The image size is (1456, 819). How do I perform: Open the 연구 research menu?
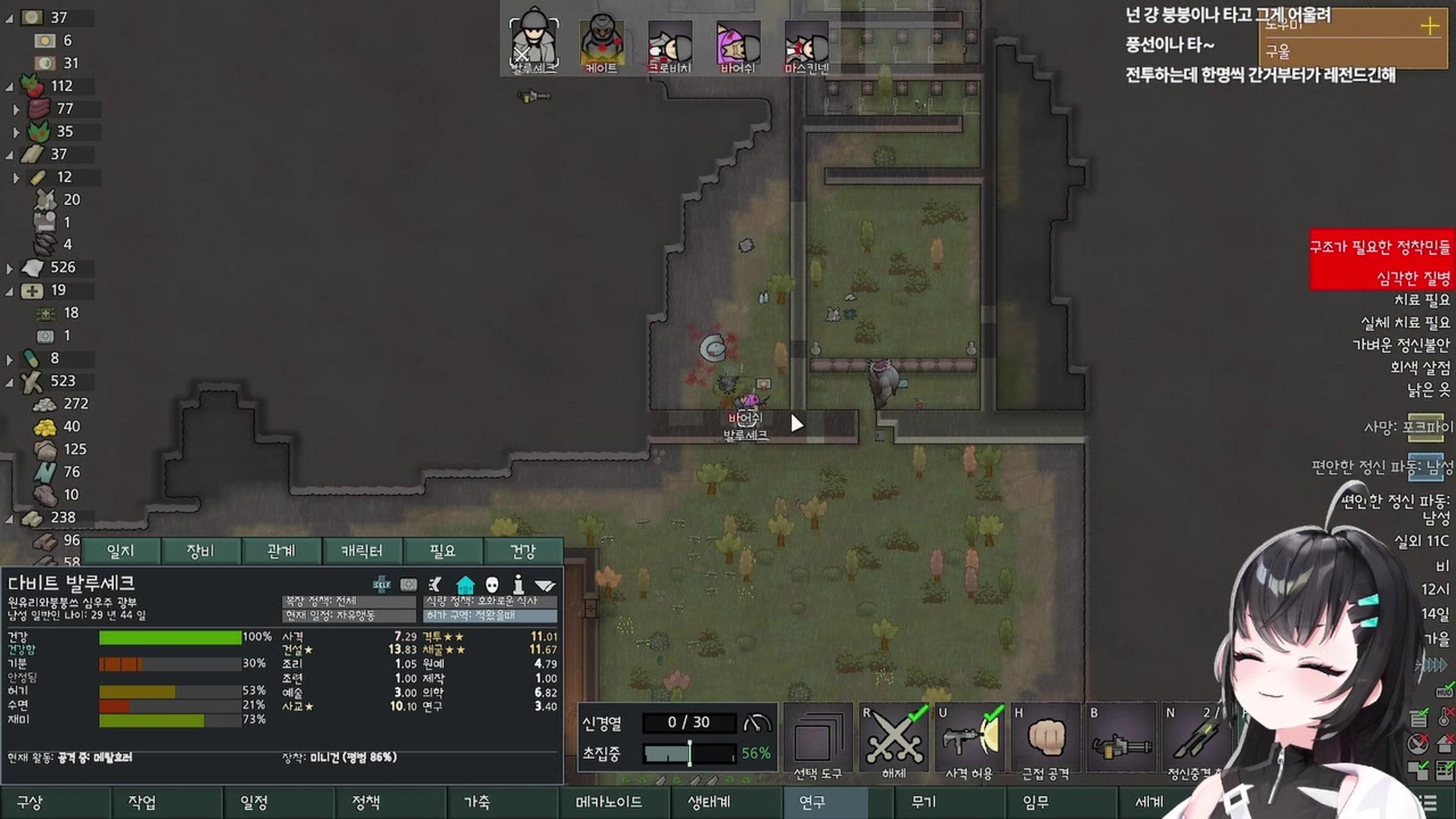pos(812,802)
